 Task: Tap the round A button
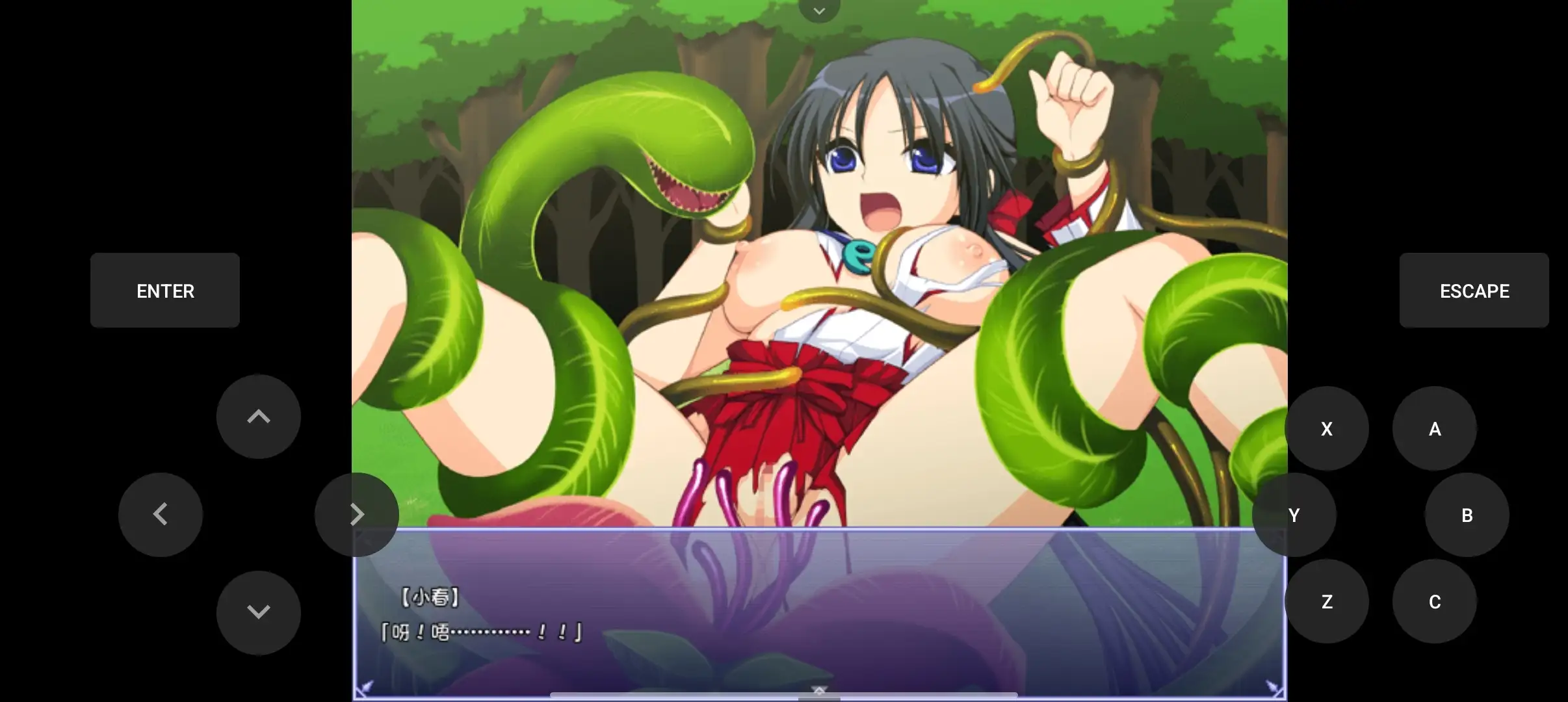tap(1435, 428)
